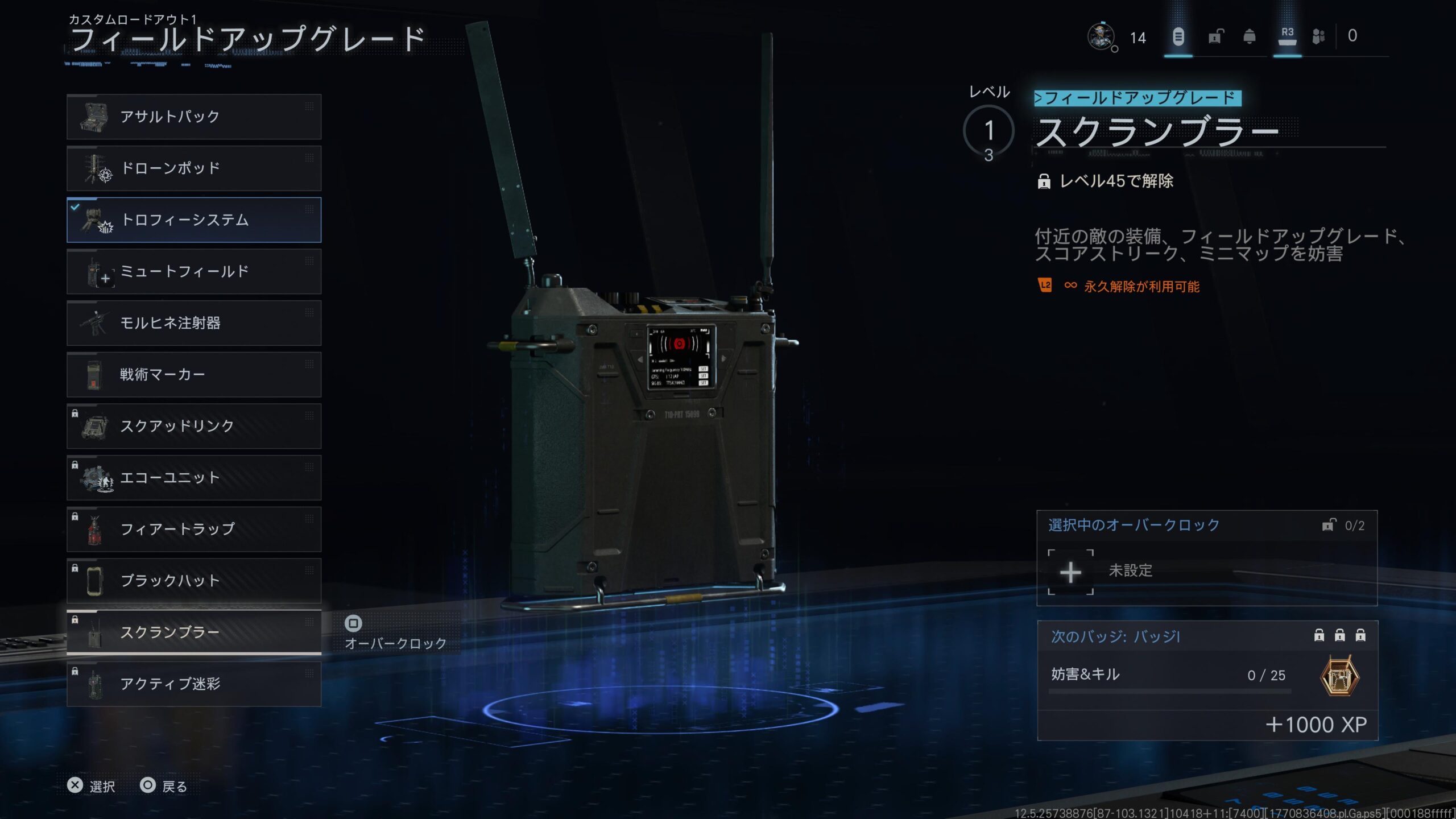
Task: Add an overclock in the 未設定 slot
Action: [x=1070, y=572]
